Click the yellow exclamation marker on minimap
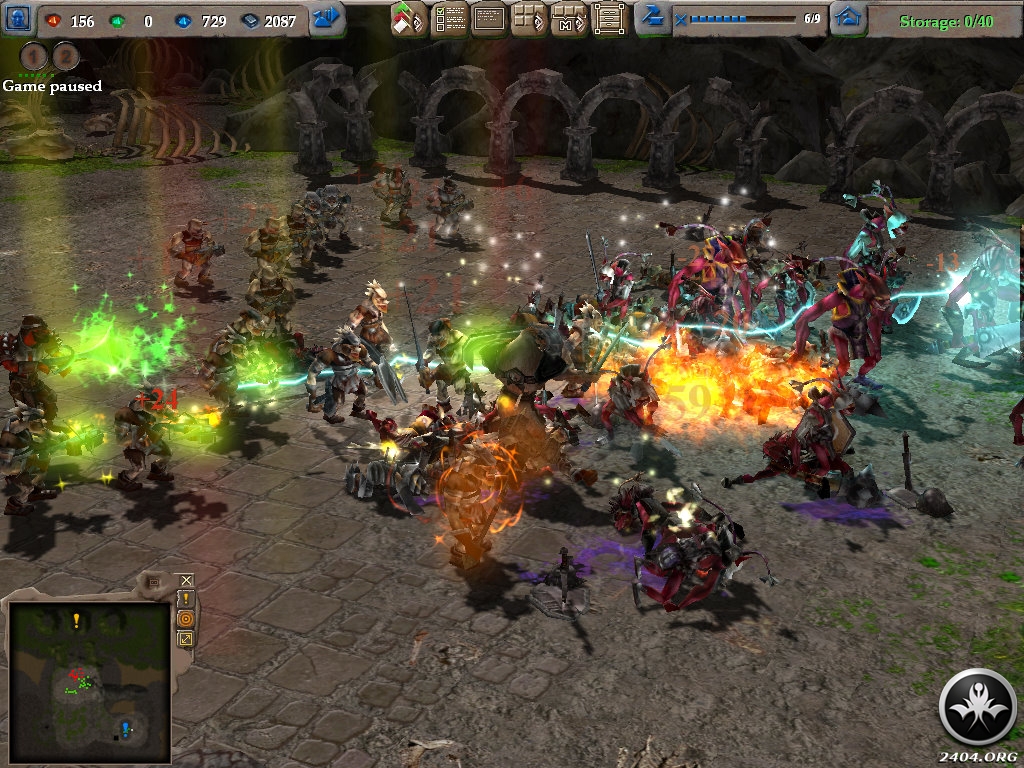 pos(76,621)
